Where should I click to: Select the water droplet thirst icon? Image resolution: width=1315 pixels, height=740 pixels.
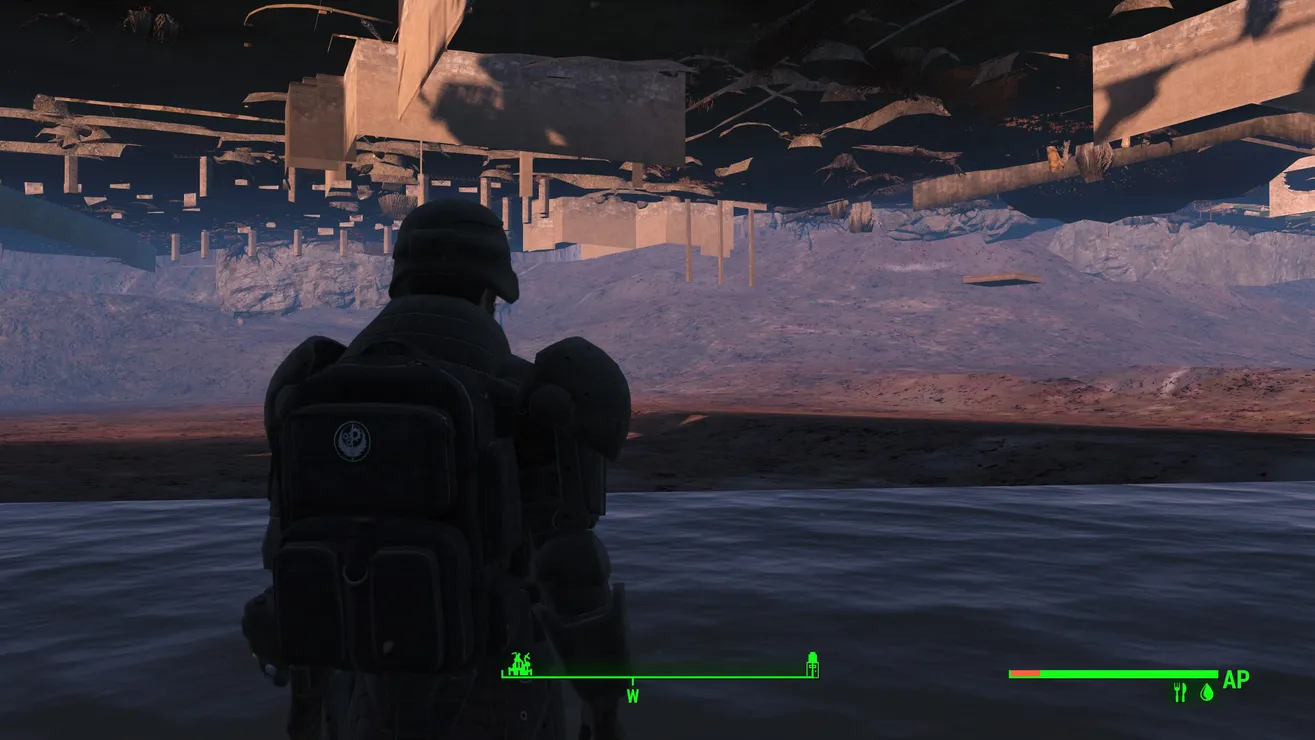[x=1206, y=692]
